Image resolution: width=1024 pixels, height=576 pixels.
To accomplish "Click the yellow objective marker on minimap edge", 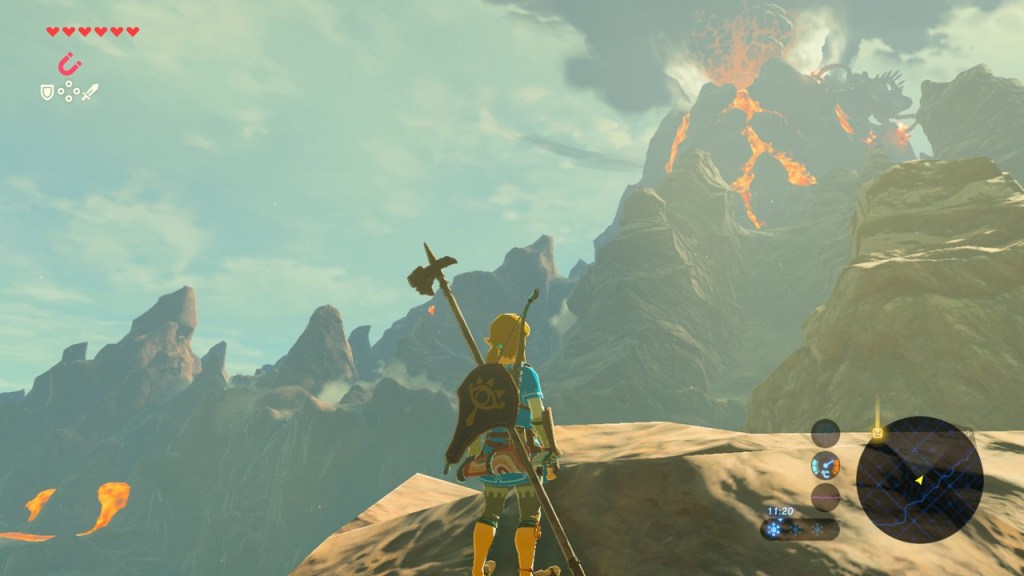I will click(x=877, y=433).
